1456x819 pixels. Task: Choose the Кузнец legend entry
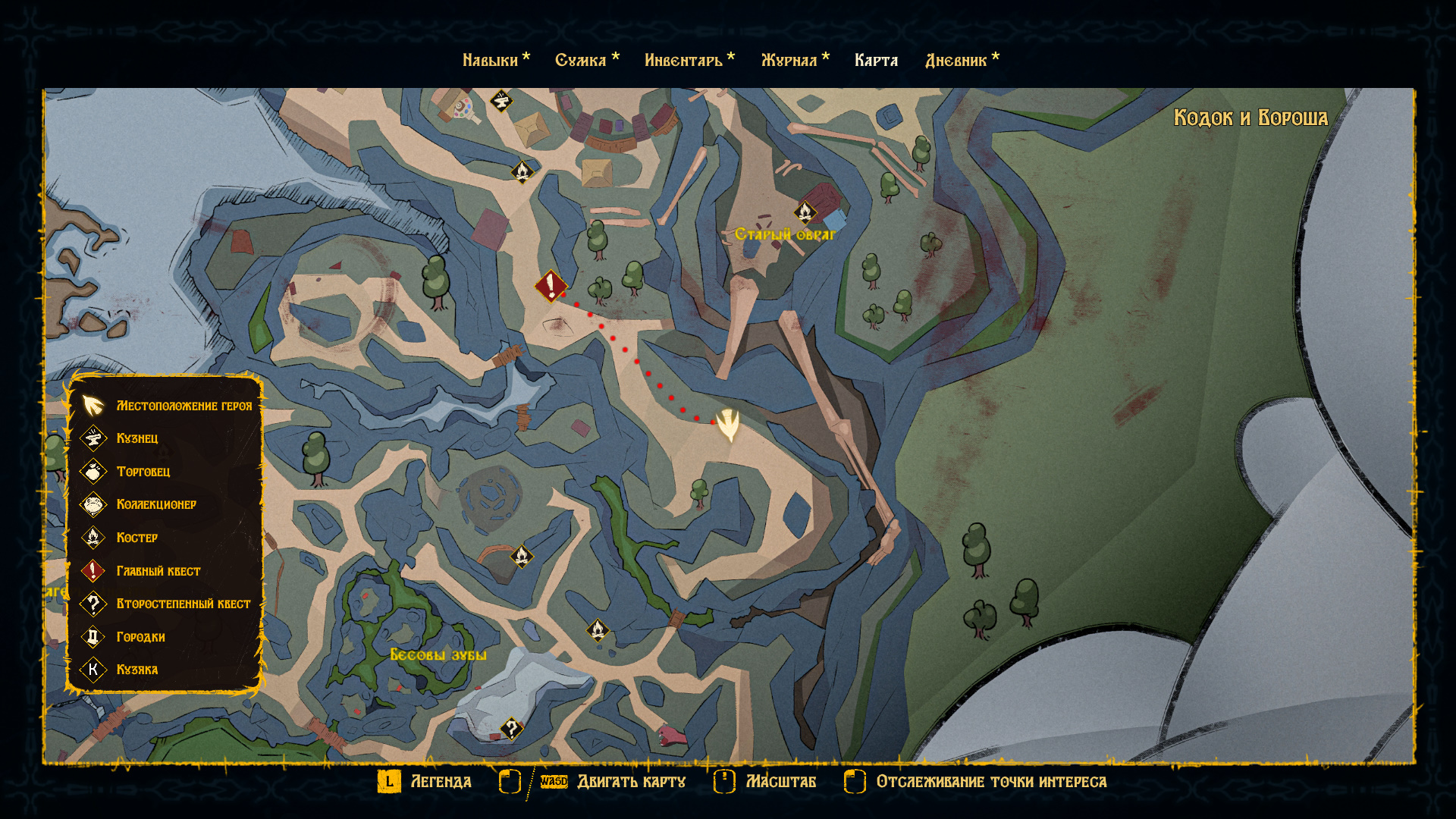pos(137,438)
